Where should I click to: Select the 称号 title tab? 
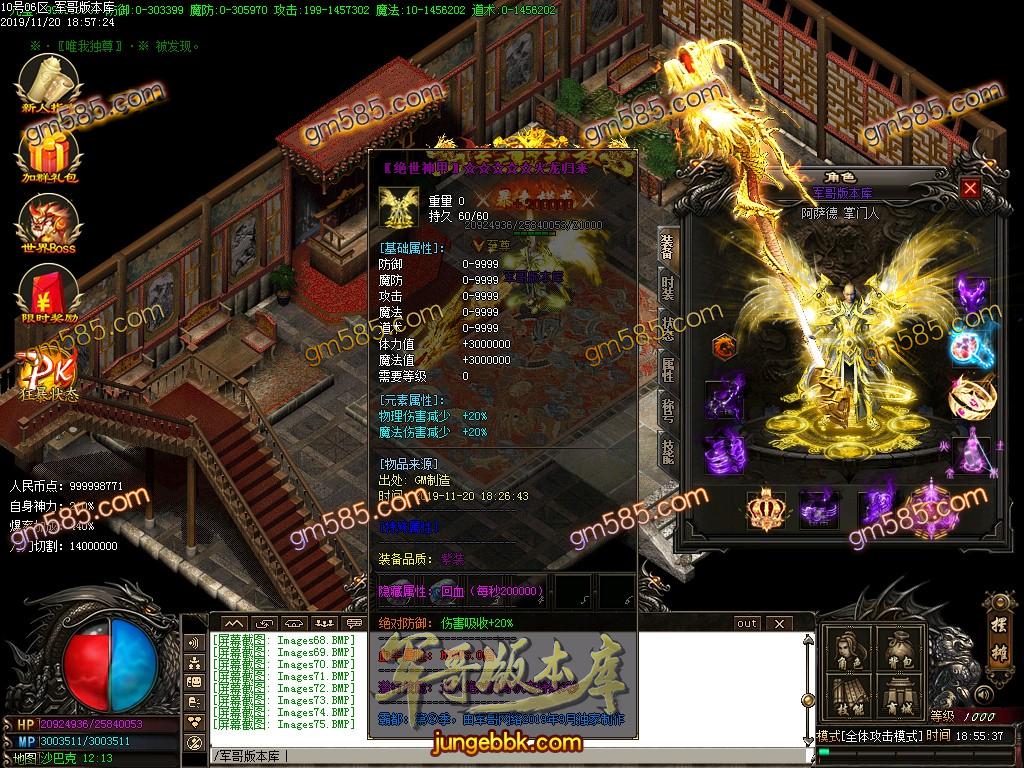pyautogui.click(x=668, y=412)
